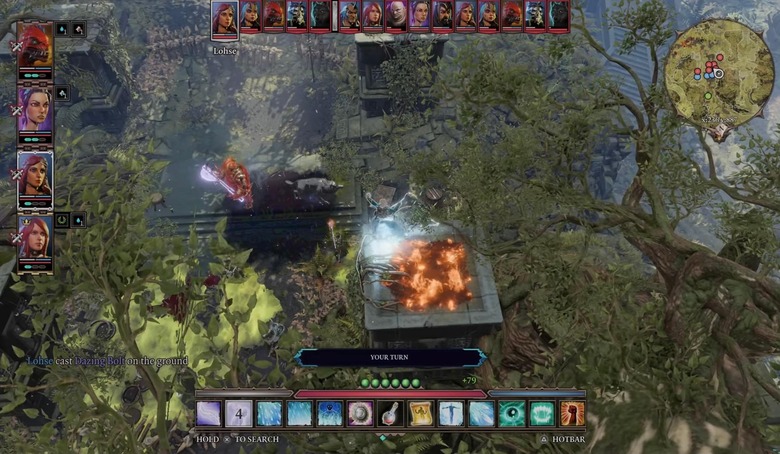Activate the round shield skill icon

point(360,414)
